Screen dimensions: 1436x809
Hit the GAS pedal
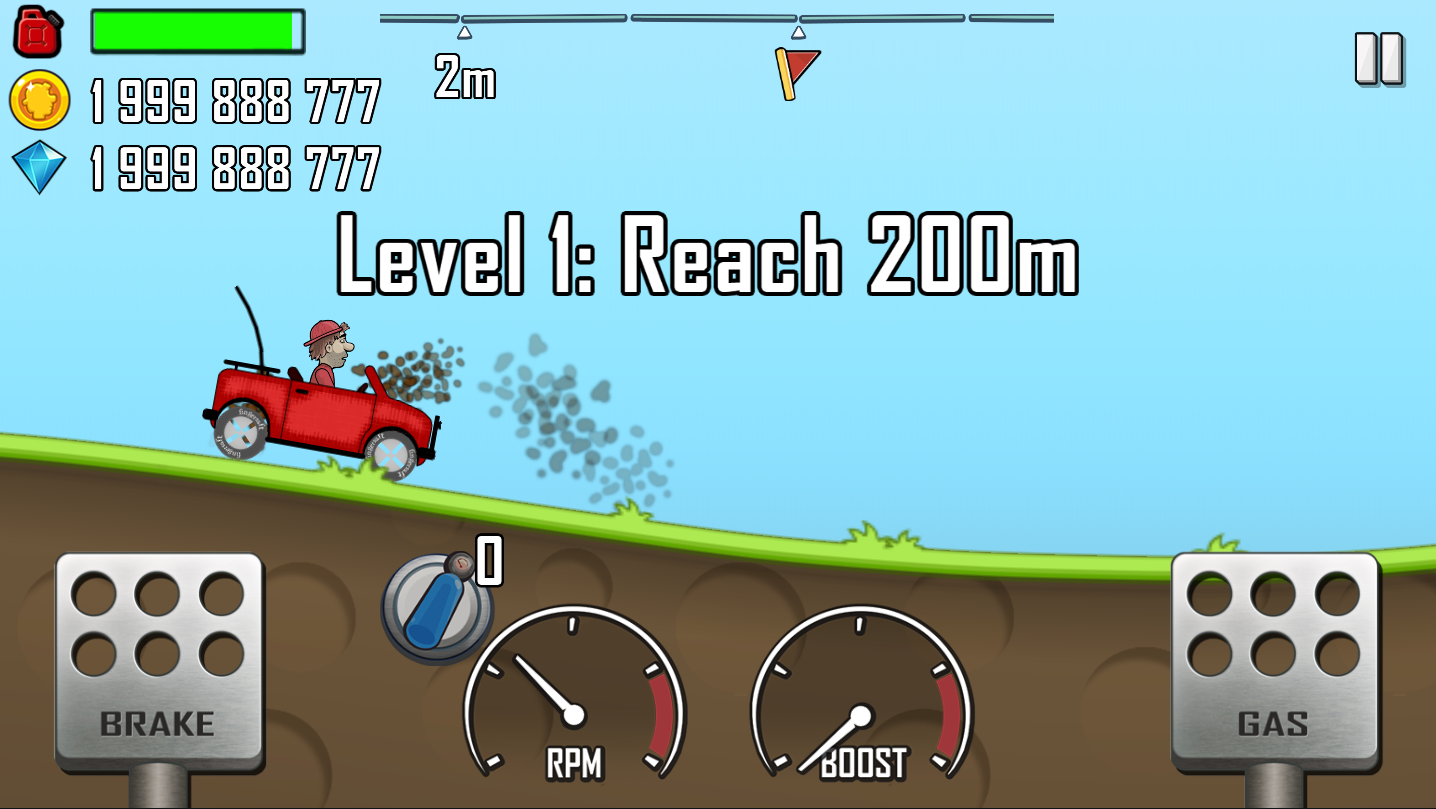click(1274, 662)
